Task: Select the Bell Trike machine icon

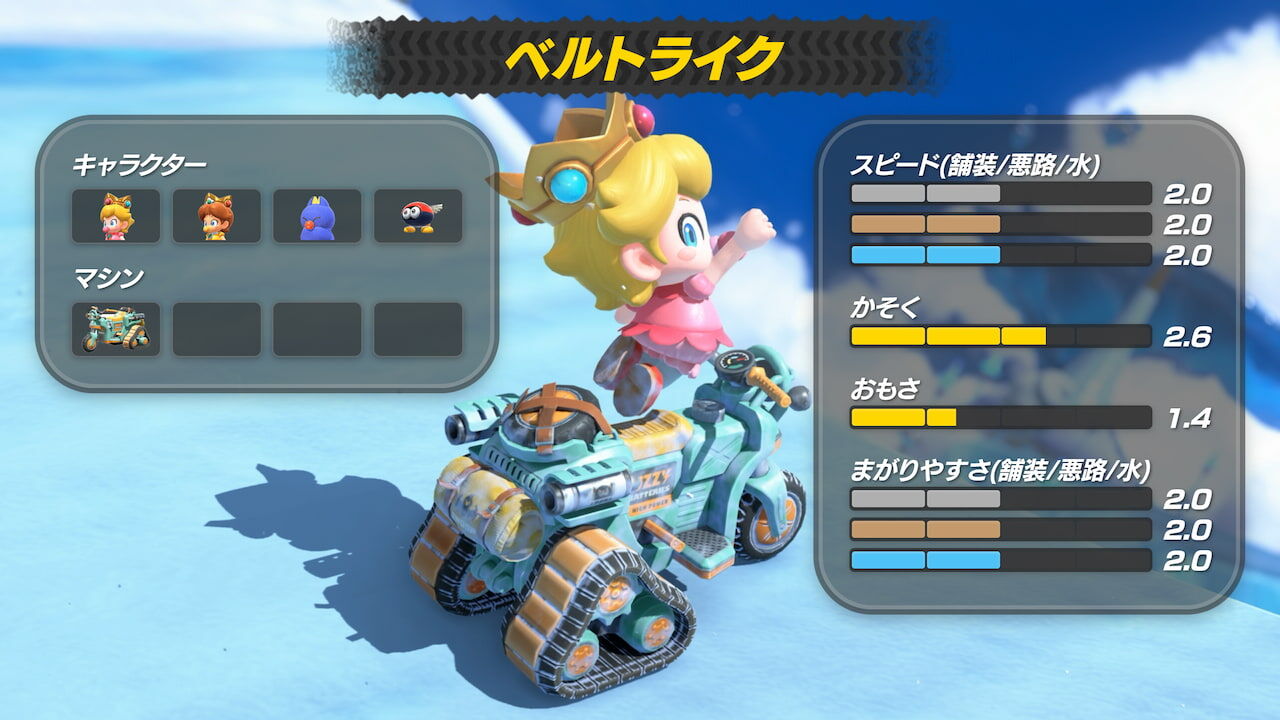Action: (115, 327)
